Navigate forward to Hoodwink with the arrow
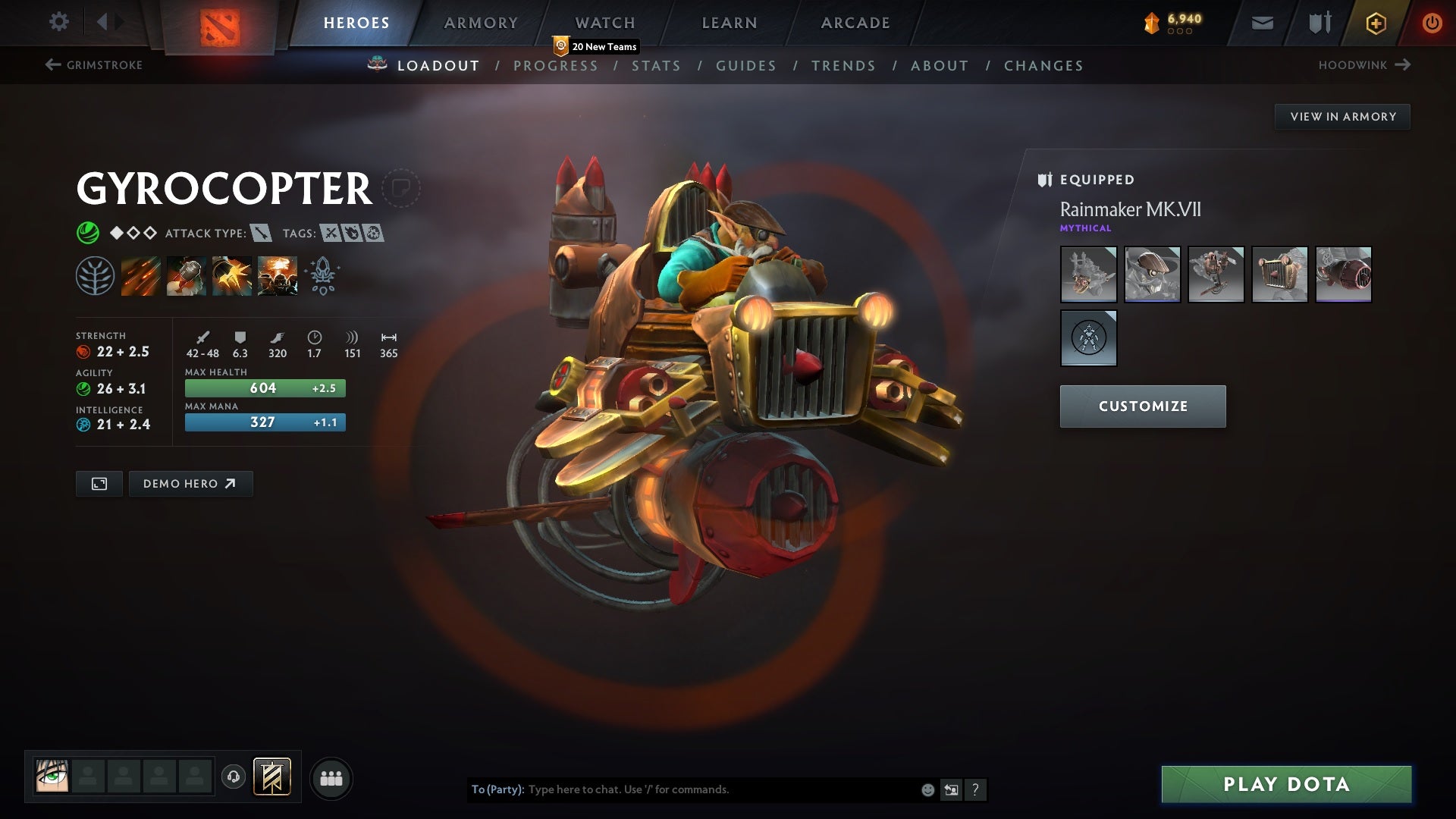Viewport: 1456px width, 819px height. (1402, 65)
